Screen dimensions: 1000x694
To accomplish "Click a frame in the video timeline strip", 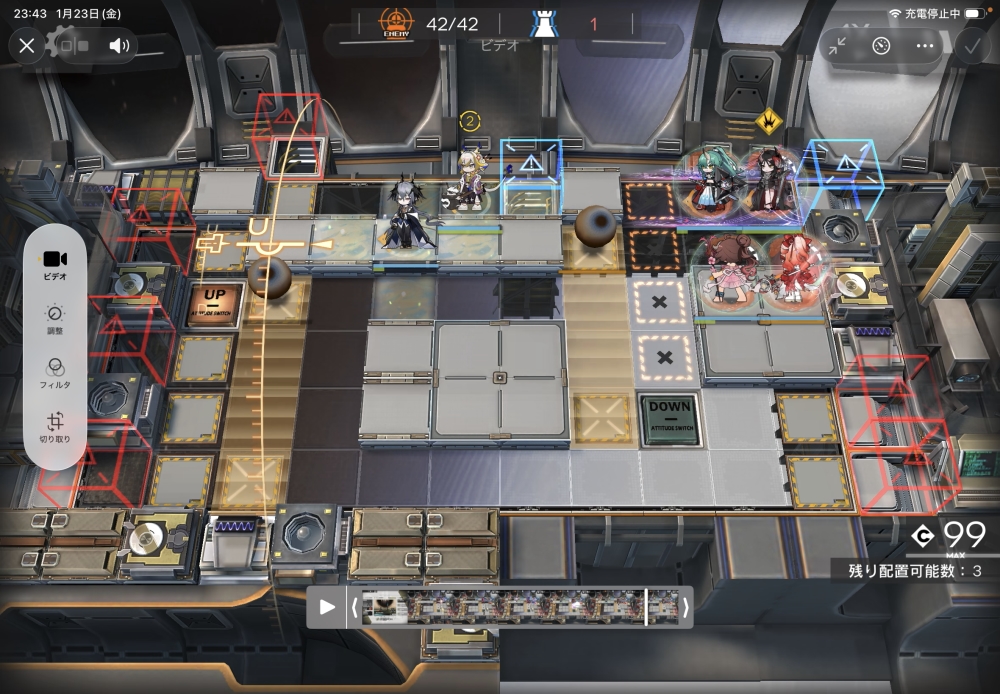I will click(500, 607).
